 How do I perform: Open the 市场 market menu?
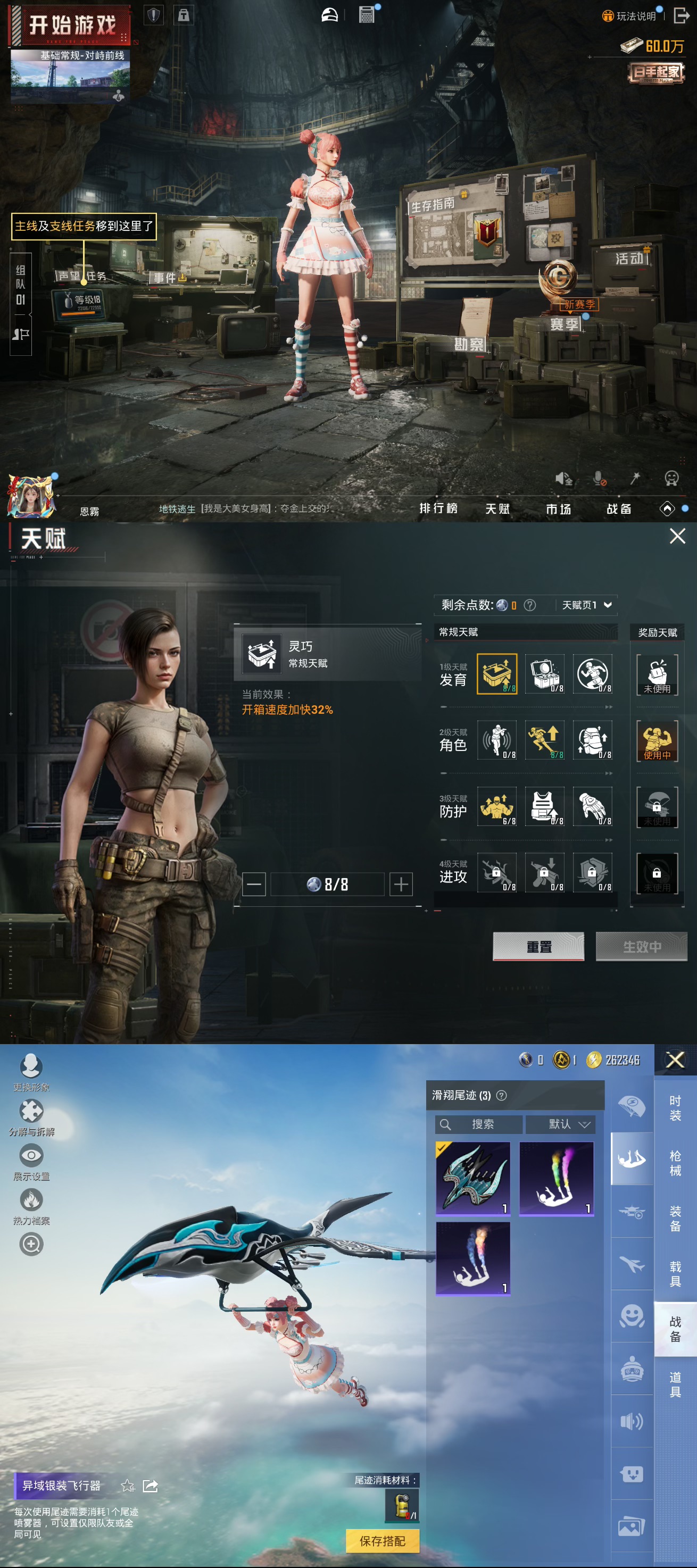[x=558, y=509]
